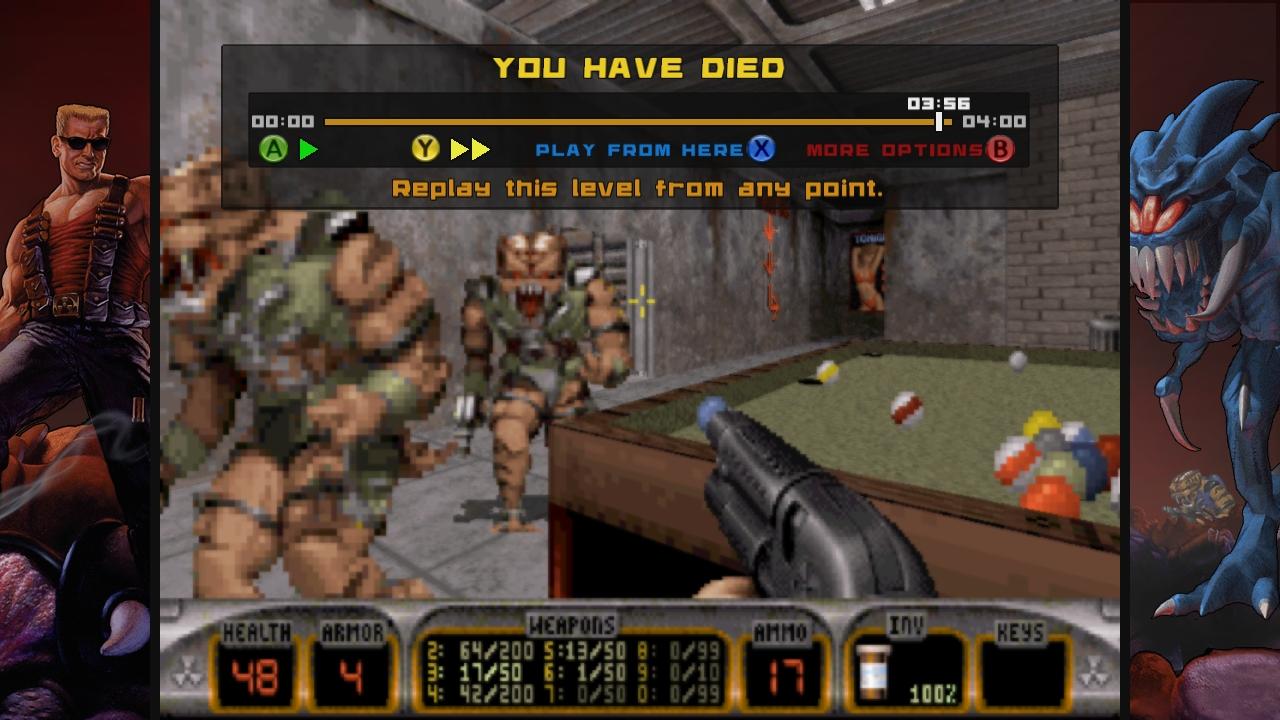Choose Play From Here
Image resolution: width=1280 pixels, height=720 pixels.
click(640, 150)
